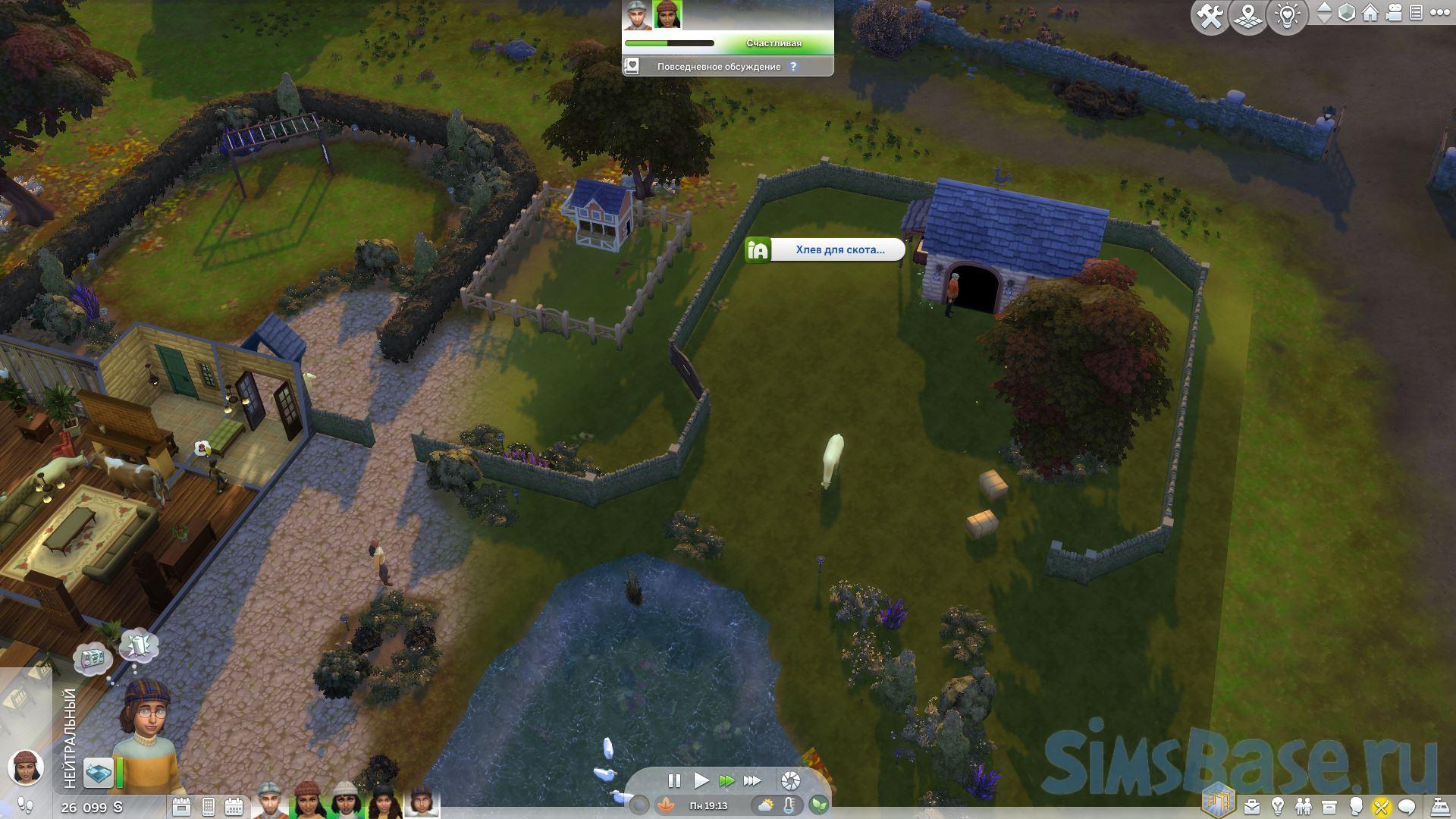Open the phone icon next to money
The height and width of the screenshot is (819, 1456).
pos(208,807)
